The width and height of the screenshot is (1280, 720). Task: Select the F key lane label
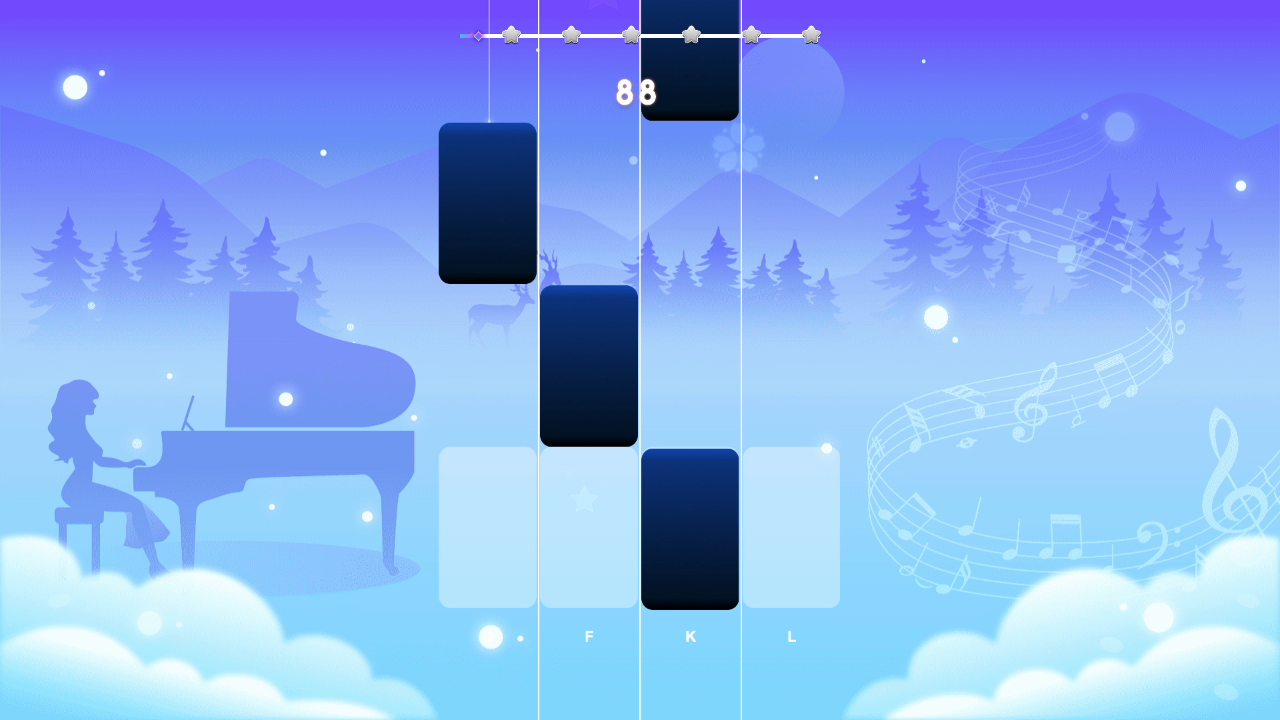(589, 636)
